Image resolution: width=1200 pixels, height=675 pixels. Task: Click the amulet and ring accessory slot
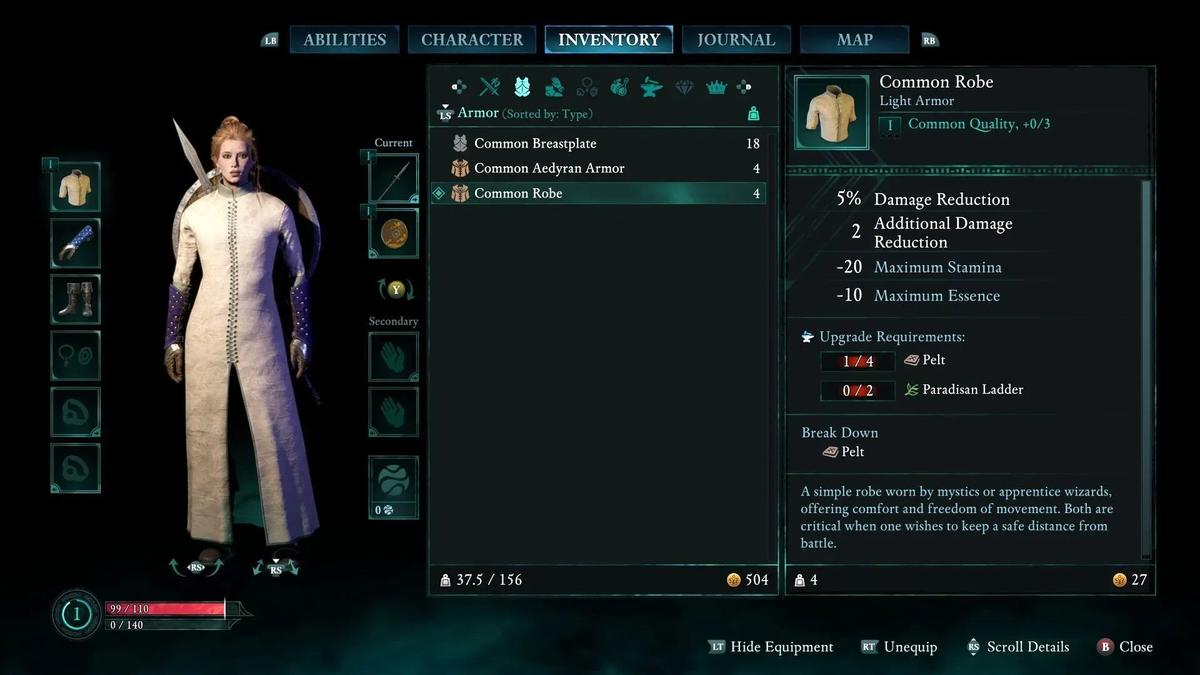[76, 355]
